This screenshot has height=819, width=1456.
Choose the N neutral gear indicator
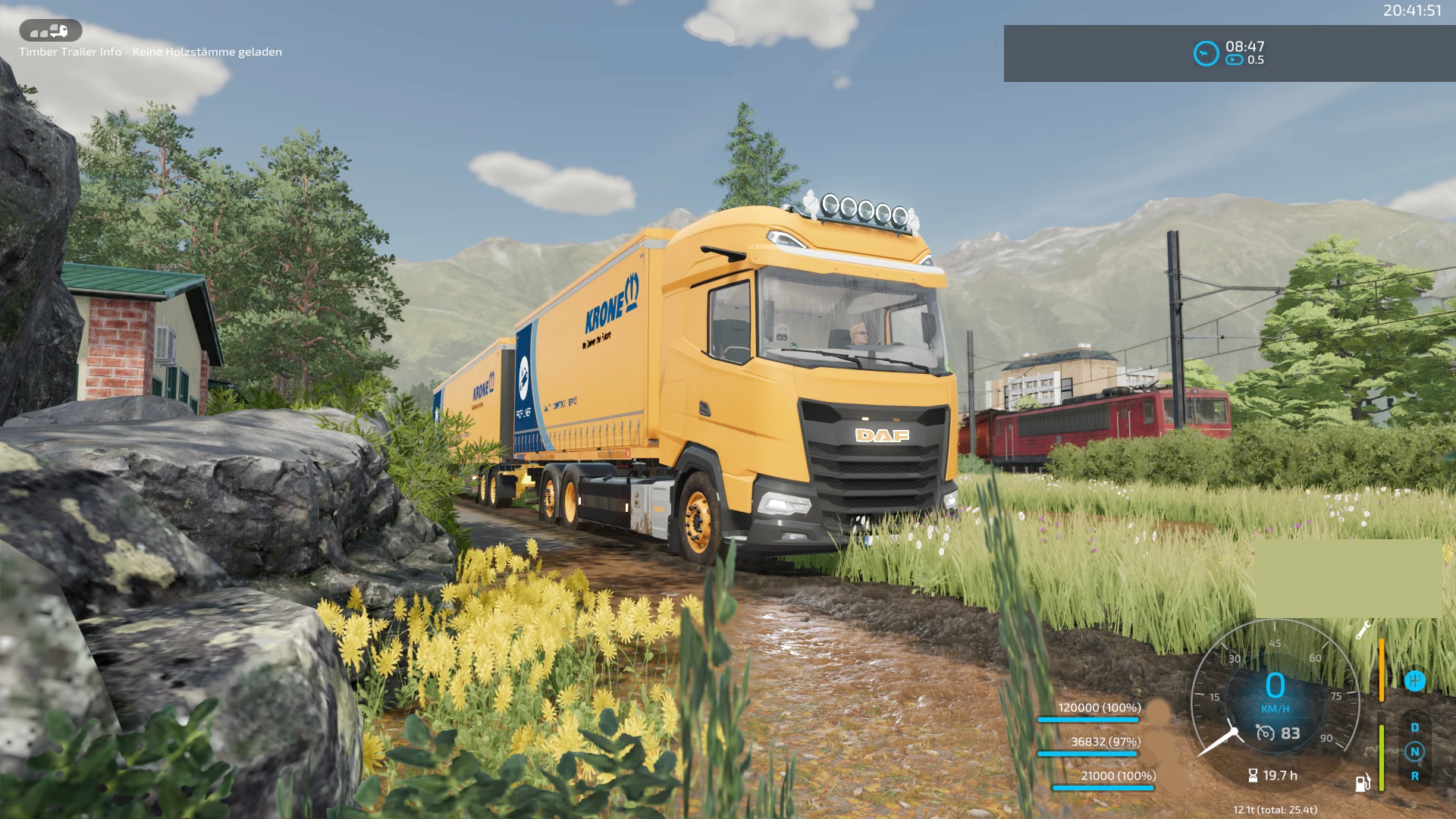(x=1414, y=752)
